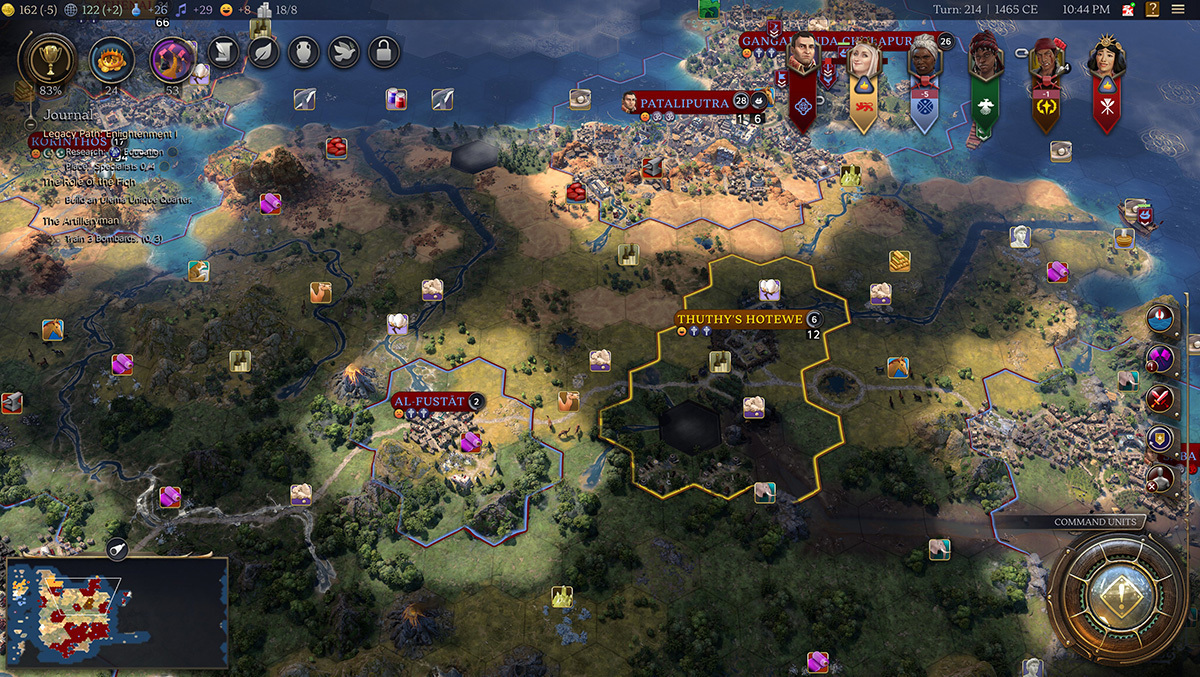Open the purple technology research panel

171,59
